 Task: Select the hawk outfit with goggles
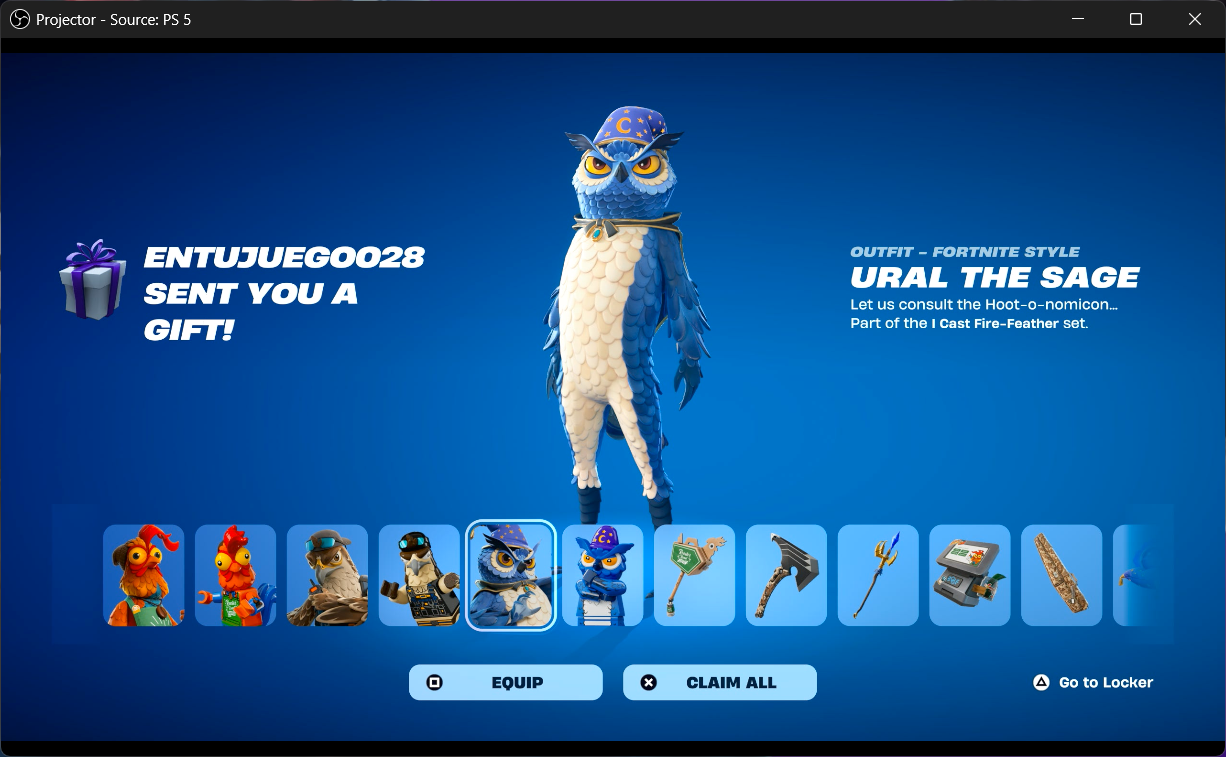coord(327,576)
